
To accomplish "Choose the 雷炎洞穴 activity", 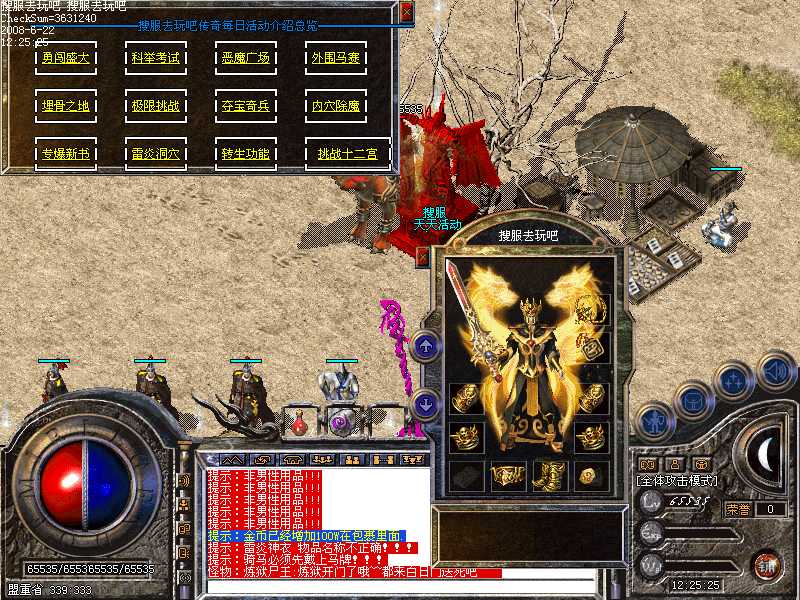I will (155, 154).
